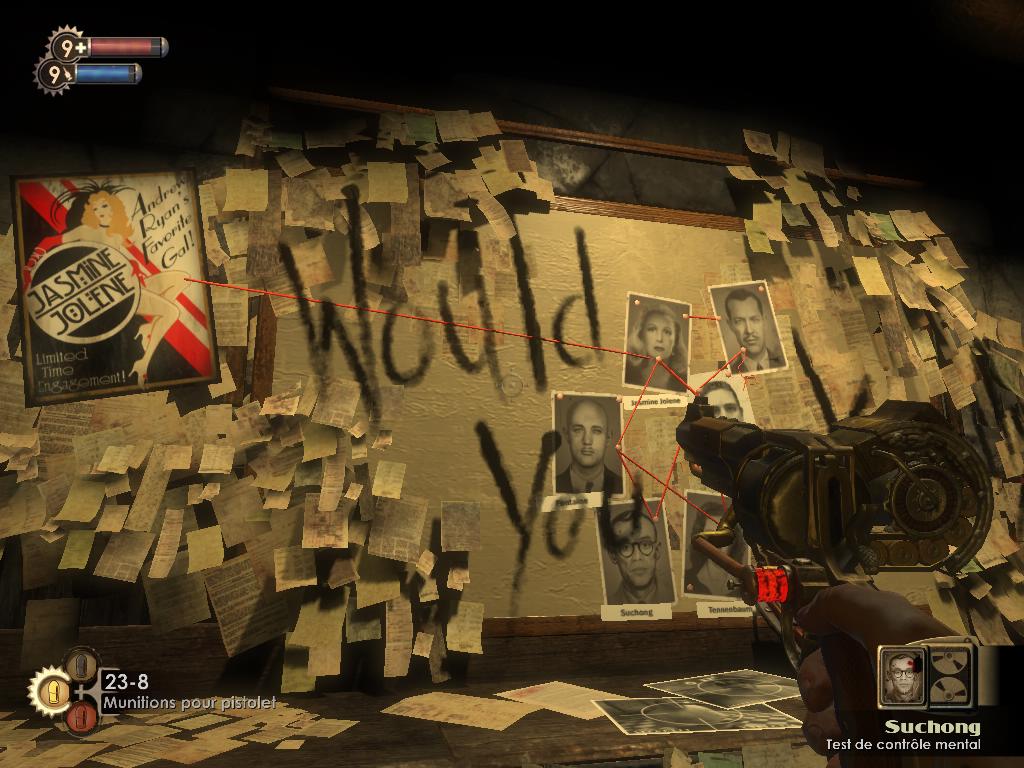Screen dimensions: 1024x768
Task: Use an EVE hypo from the syringe gear
Action: pos(54,73)
